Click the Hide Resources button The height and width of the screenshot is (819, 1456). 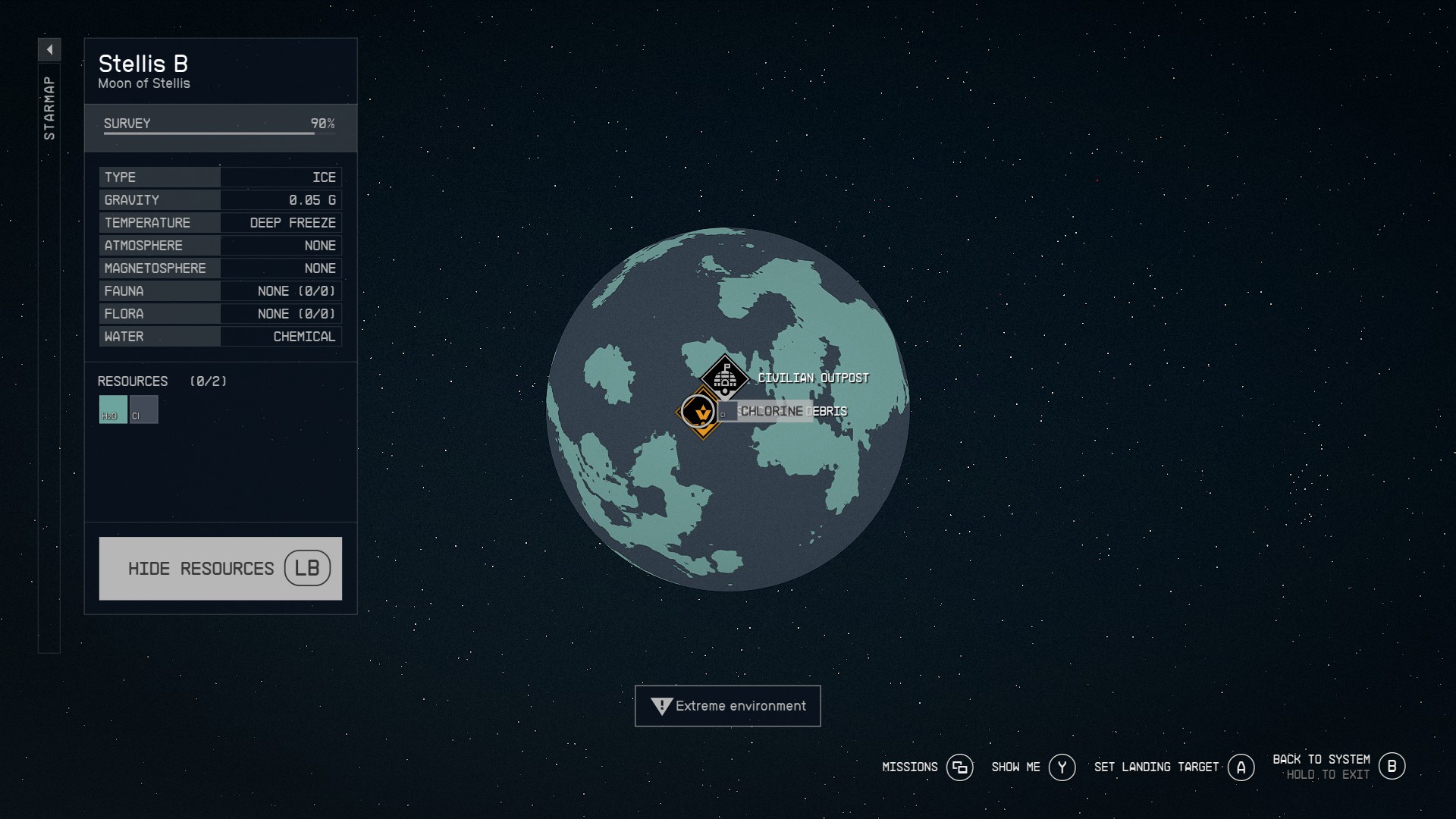click(x=201, y=568)
